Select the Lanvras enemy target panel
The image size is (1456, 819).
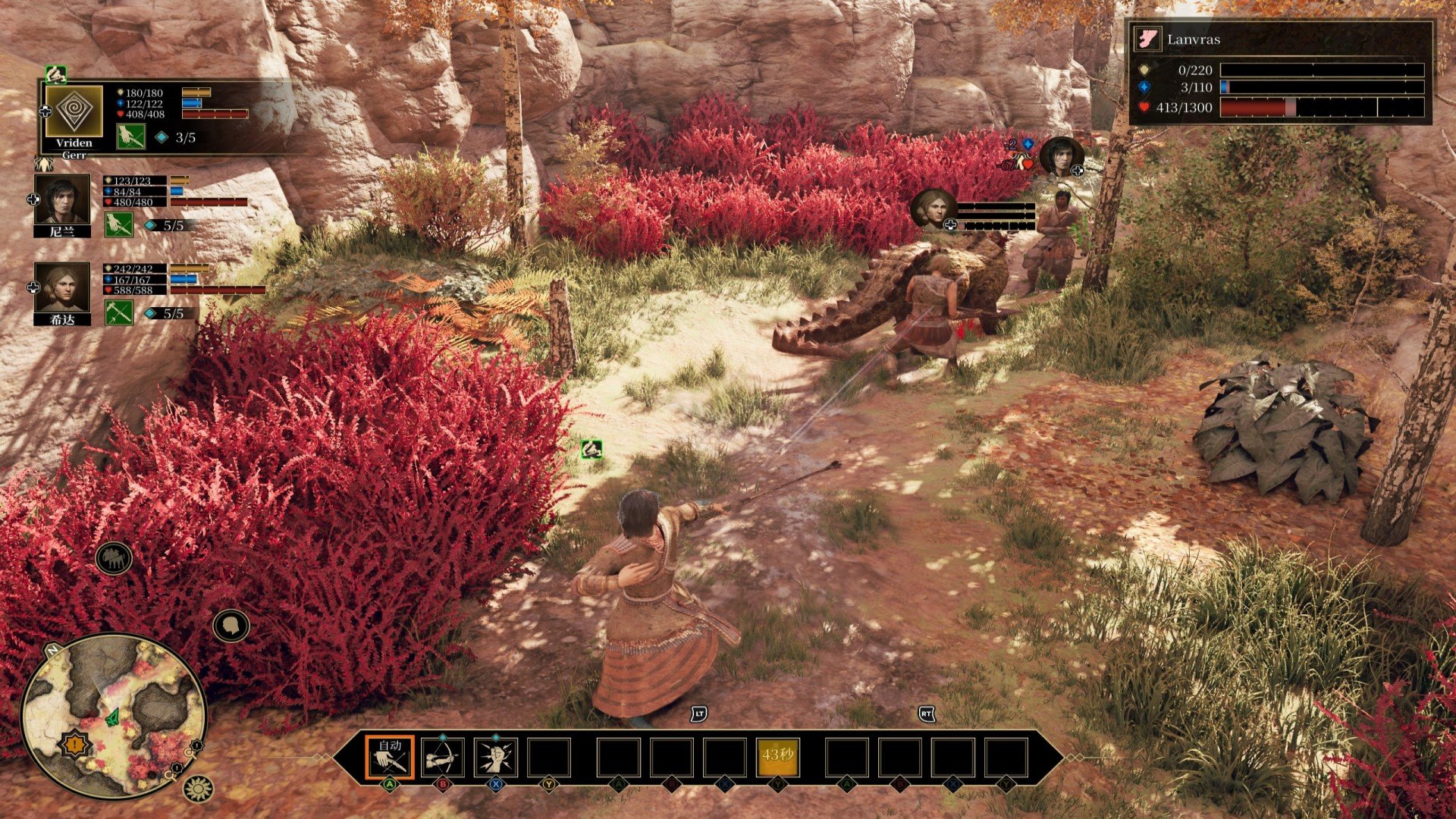[x=1280, y=73]
